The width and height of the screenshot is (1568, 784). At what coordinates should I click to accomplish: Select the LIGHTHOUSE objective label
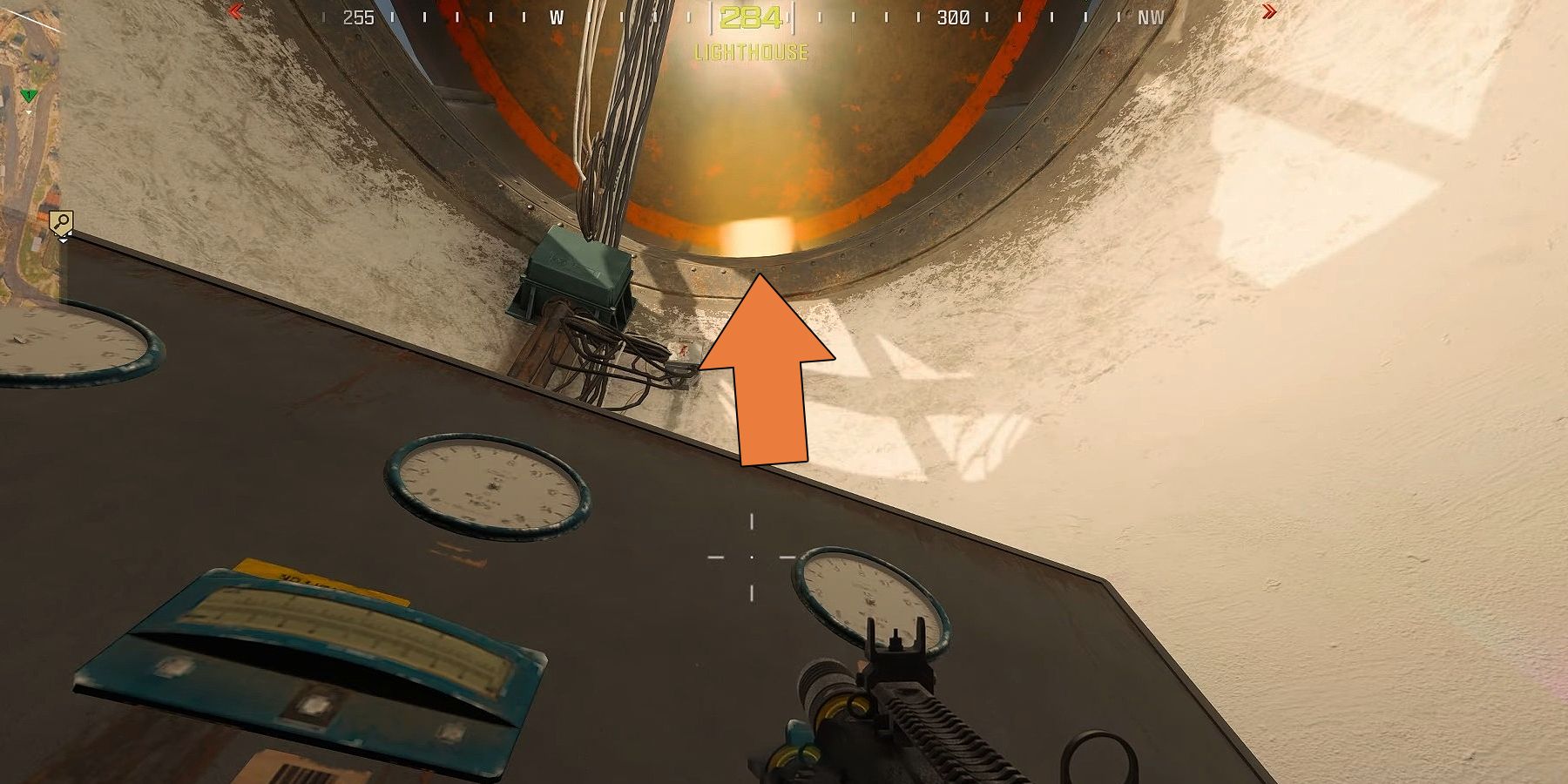coord(751,52)
